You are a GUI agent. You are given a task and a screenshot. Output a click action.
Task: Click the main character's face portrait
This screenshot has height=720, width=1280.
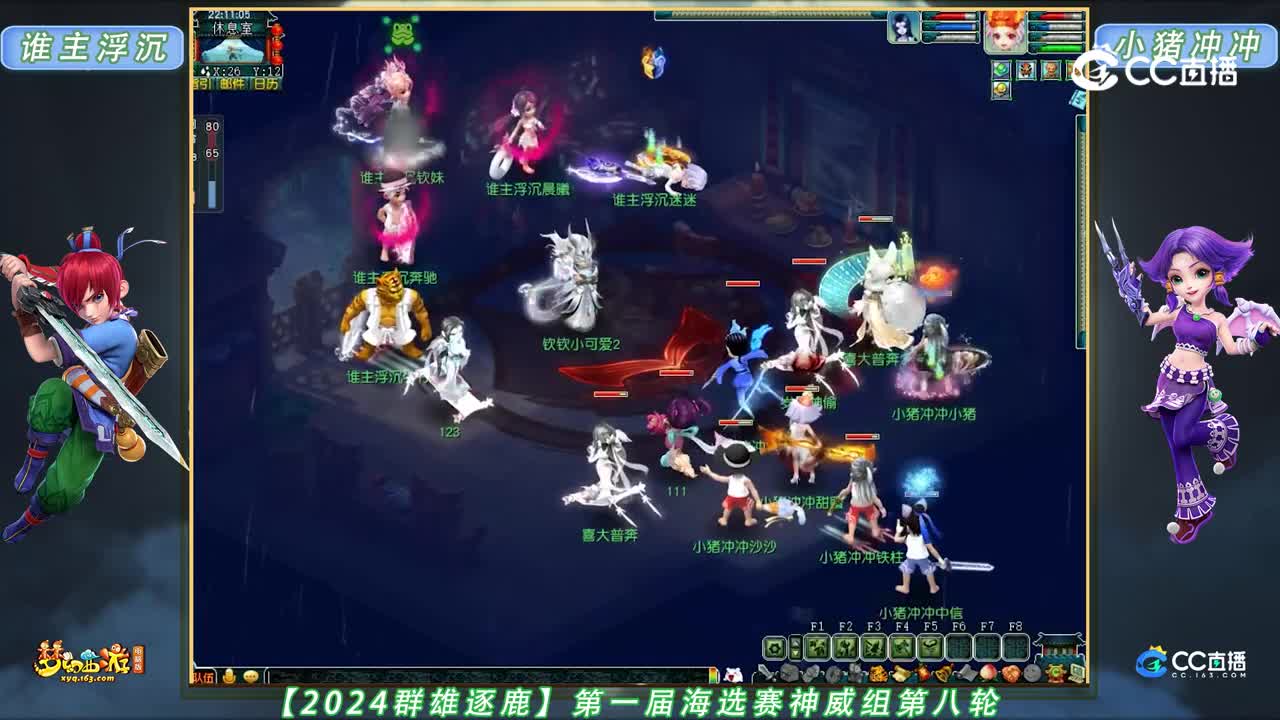[1006, 32]
